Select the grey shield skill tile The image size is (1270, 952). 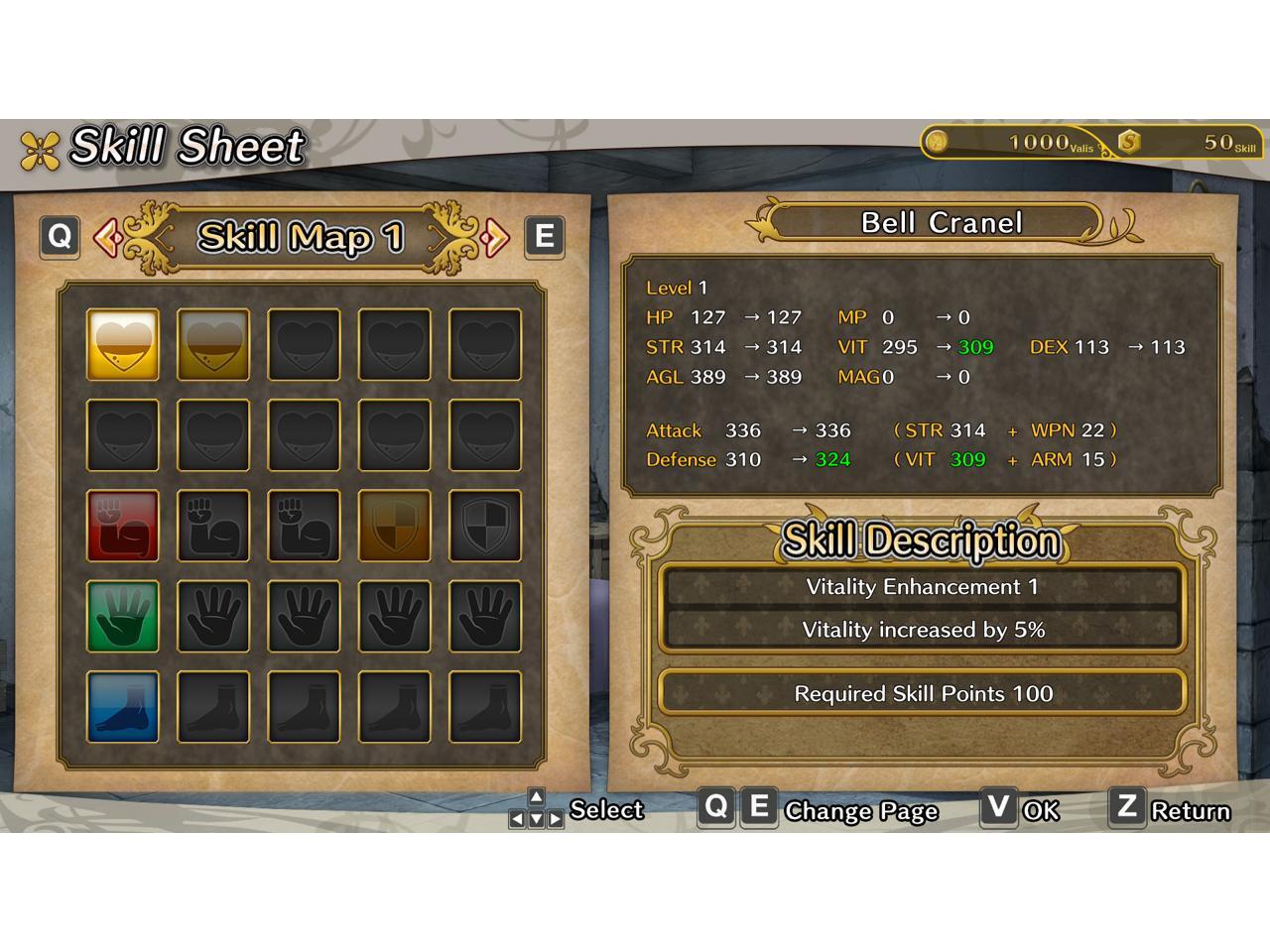click(x=484, y=526)
